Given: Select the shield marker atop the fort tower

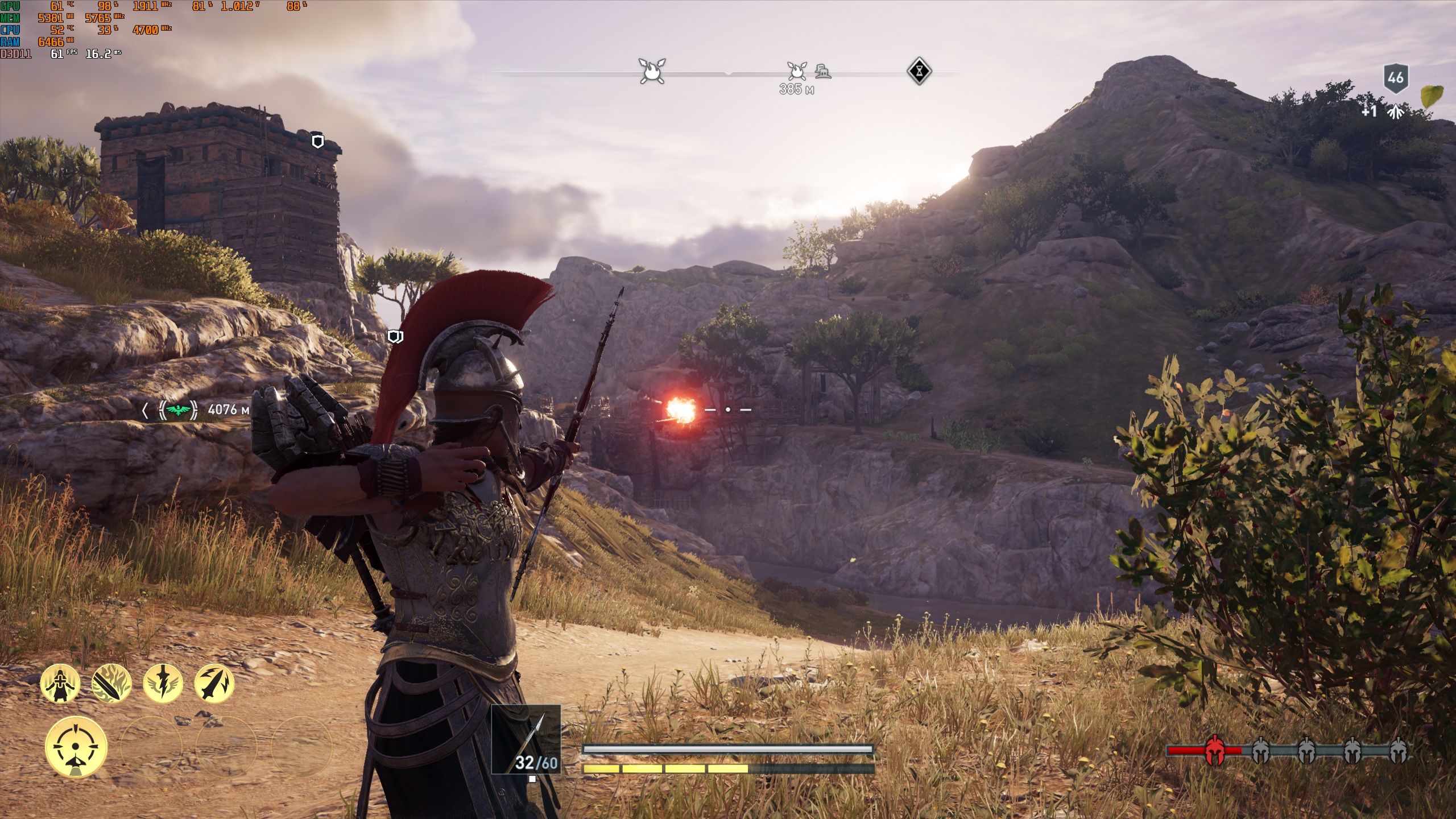Looking at the screenshot, I should (318, 141).
